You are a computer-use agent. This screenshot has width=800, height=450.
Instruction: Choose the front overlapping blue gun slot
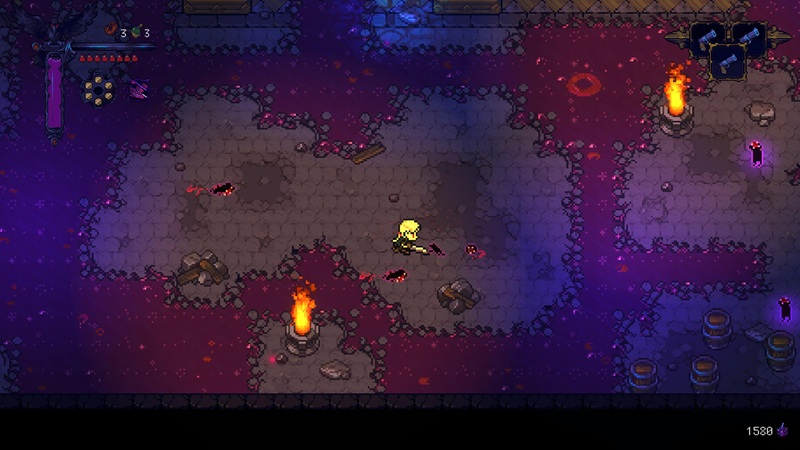(727, 61)
